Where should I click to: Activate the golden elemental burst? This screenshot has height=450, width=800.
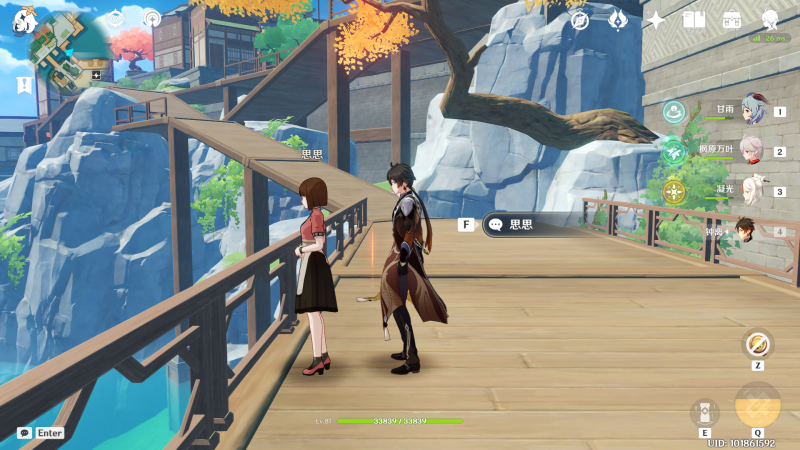click(758, 406)
